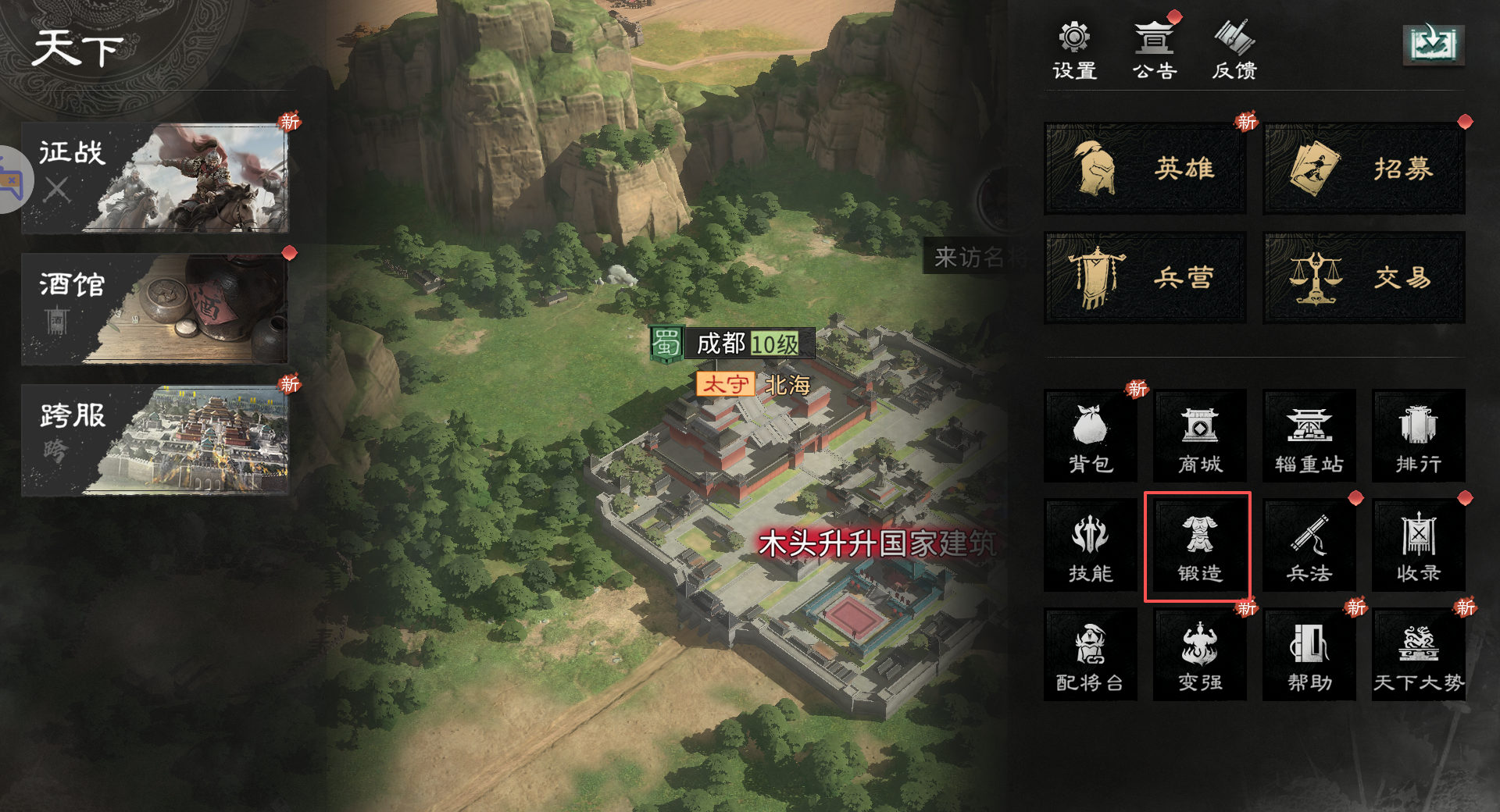Image resolution: width=1500 pixels, height=812 pixels.
Task: Open the 配将台 general assignment screen
Action: 1090,654
